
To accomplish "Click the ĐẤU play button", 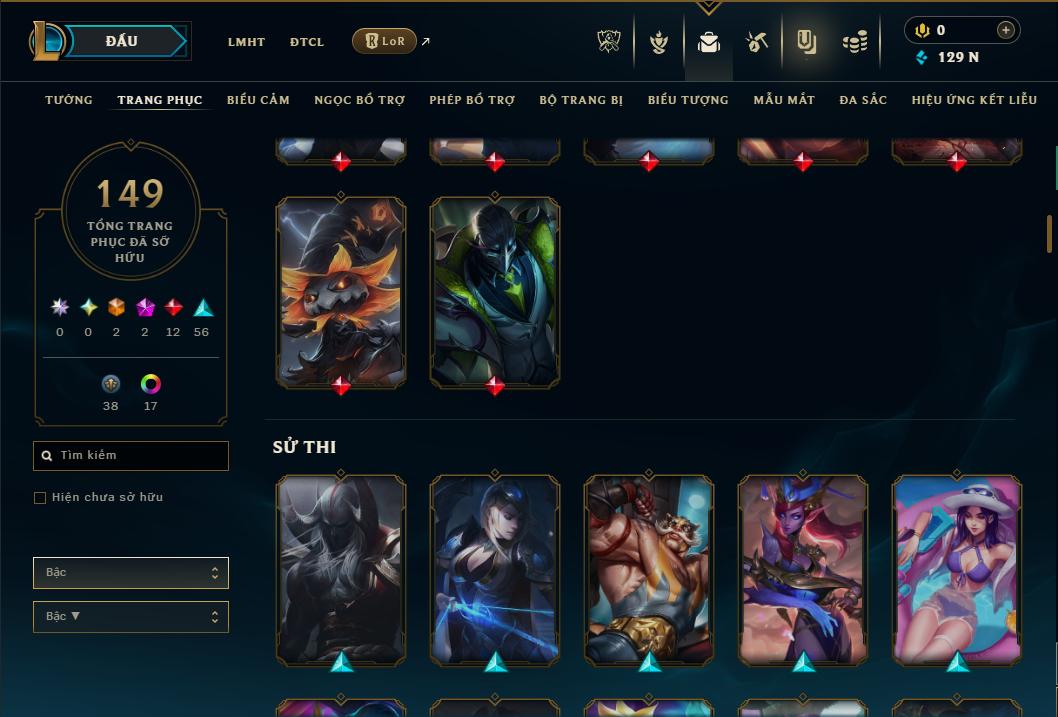I will click(122, 41).
